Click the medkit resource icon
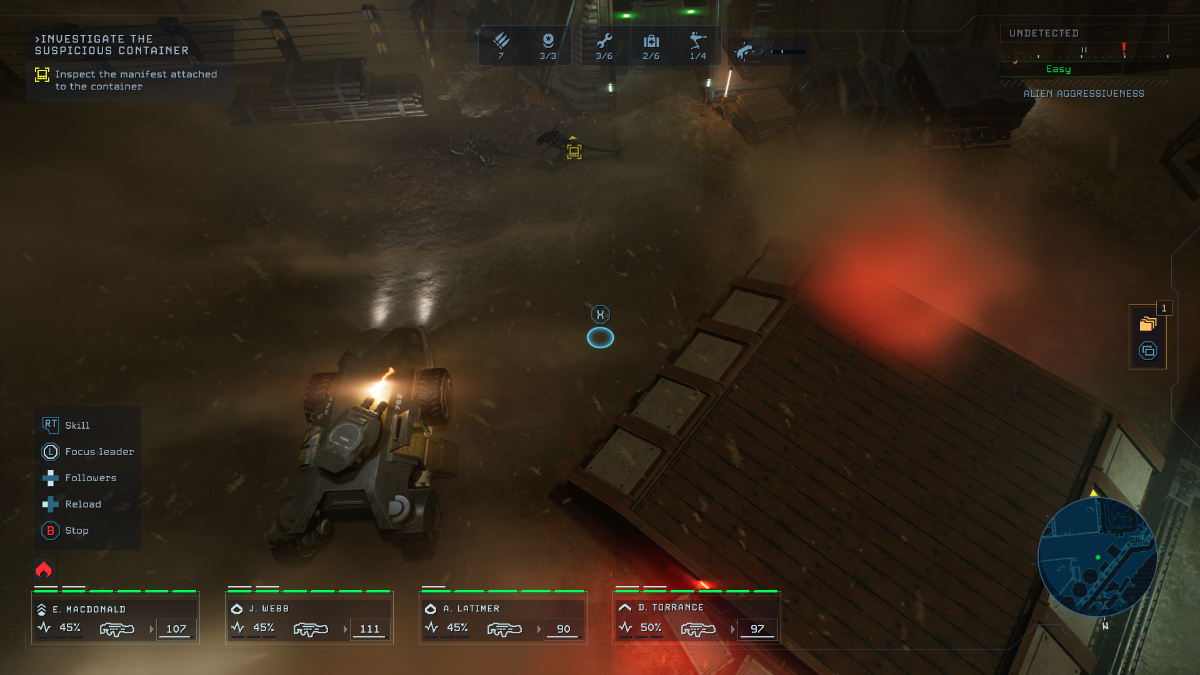Viewport: 1200px width, 675px height. pos(651,41)
